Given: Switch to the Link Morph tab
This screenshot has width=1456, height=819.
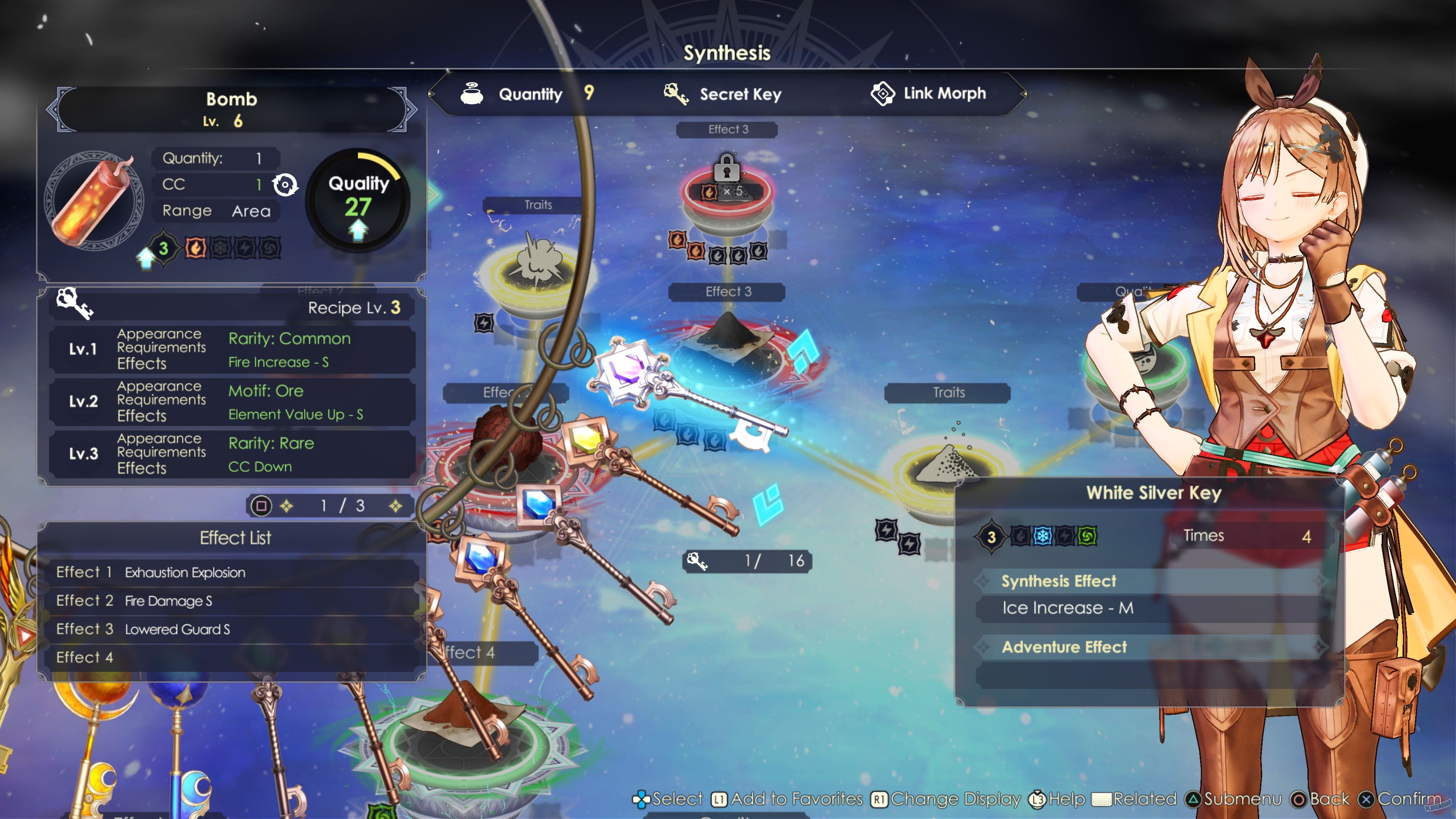Looking at the screenshot, I should (x=944, y=93).
